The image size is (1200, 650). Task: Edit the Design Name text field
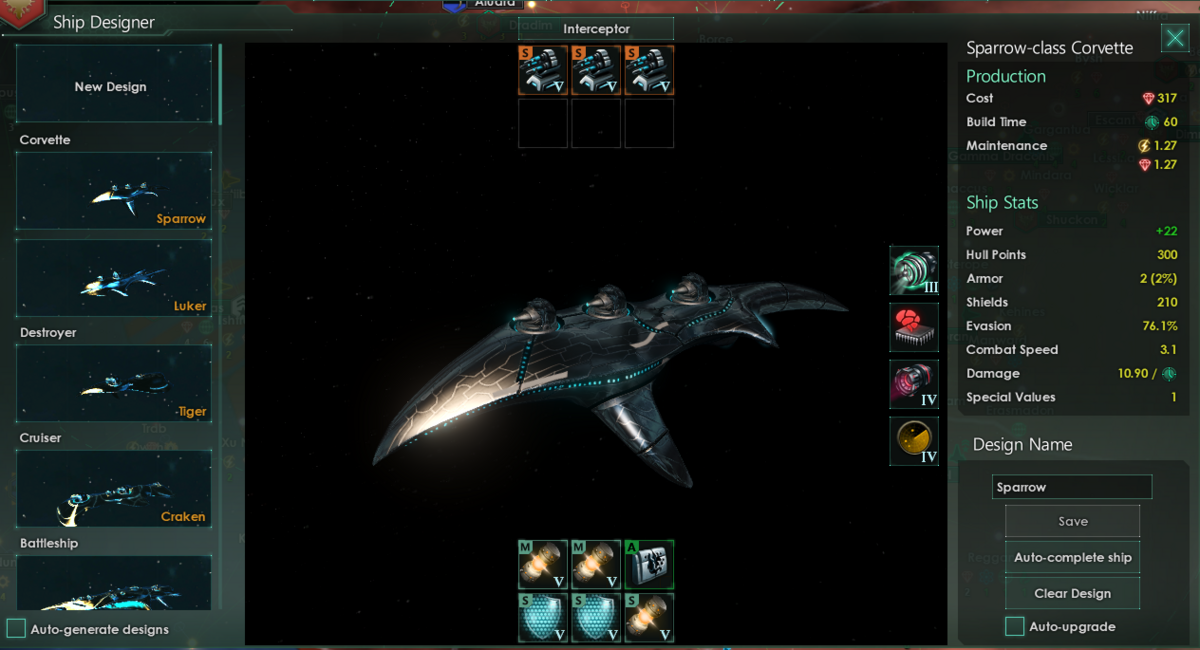tap(1072, 487)
